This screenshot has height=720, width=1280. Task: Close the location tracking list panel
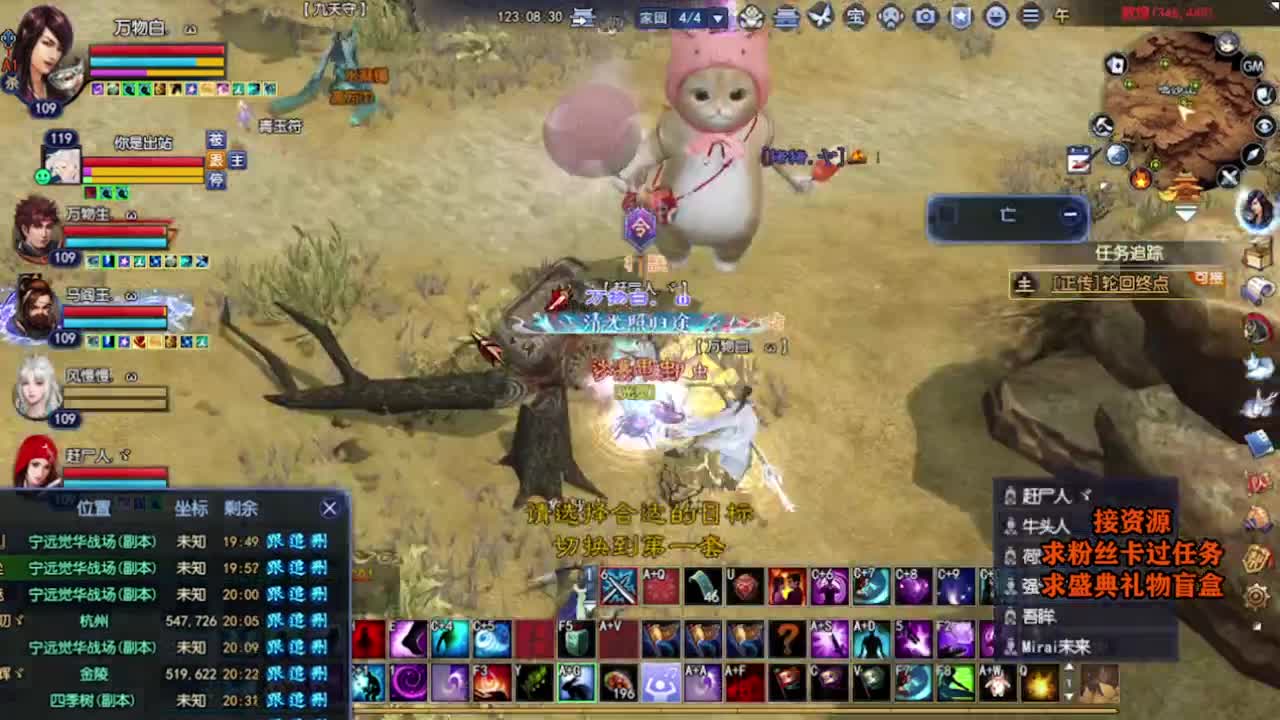pos(329,508)
